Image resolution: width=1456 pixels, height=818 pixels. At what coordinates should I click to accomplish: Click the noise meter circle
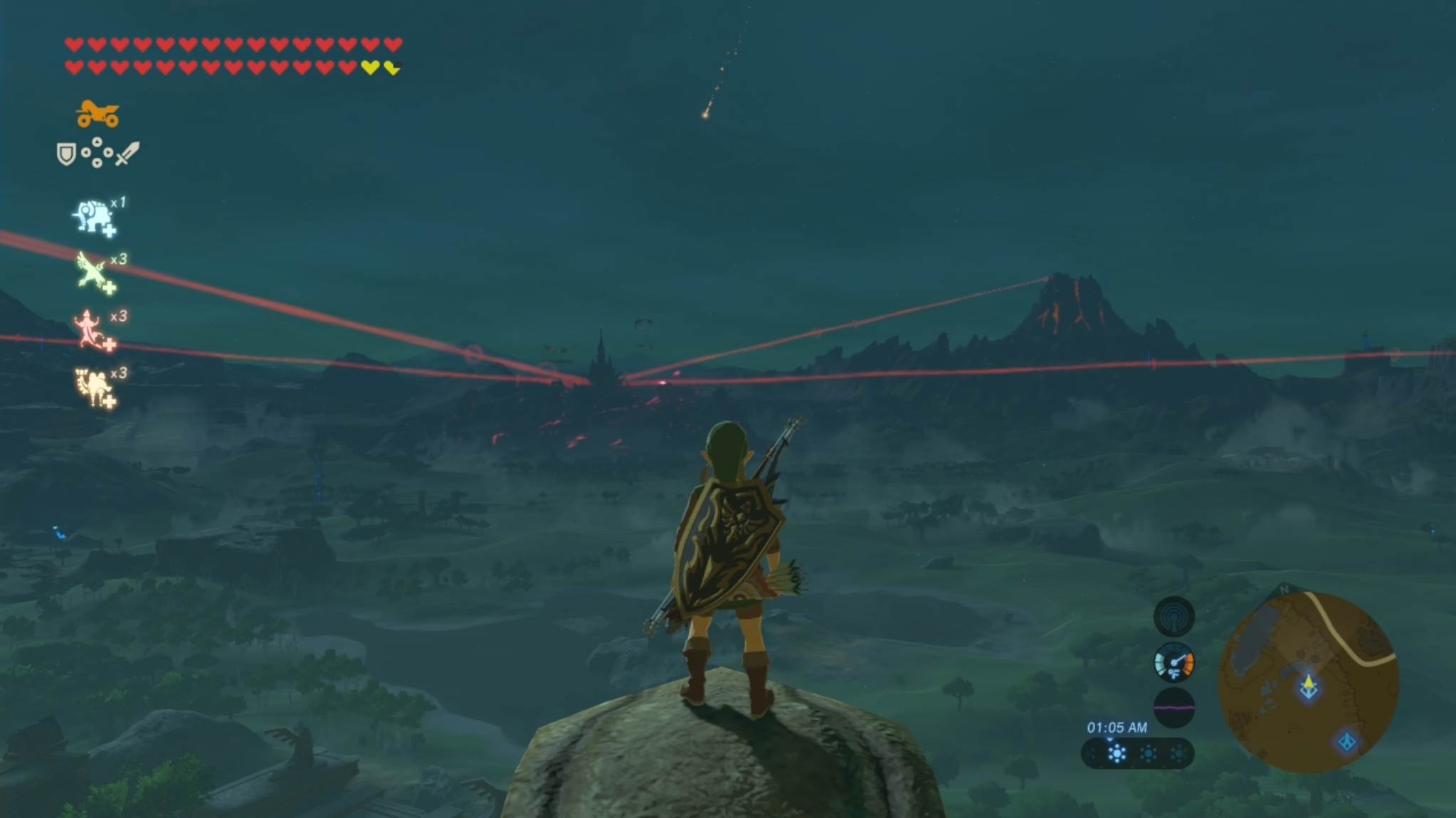[1173, 708]
